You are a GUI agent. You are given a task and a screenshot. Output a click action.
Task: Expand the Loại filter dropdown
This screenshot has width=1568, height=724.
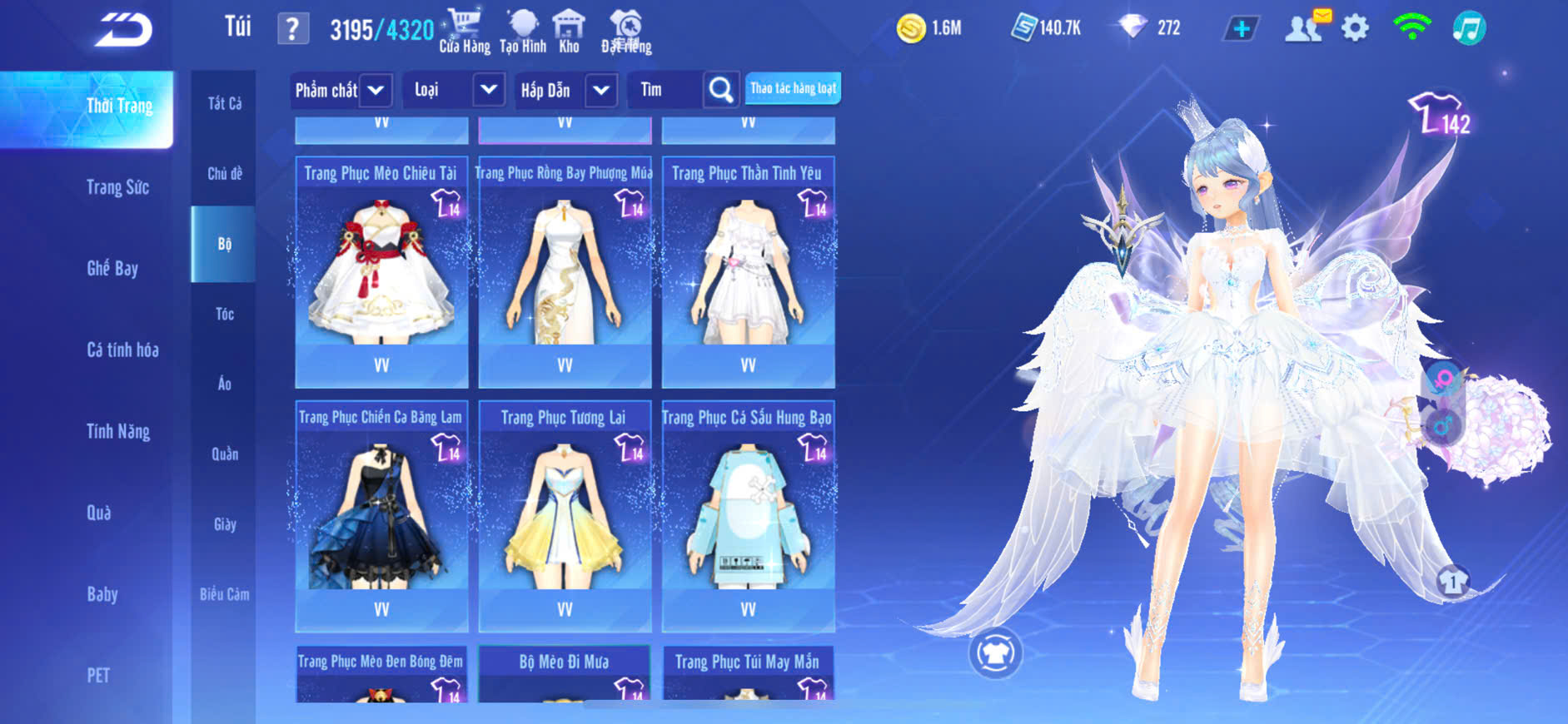click(489, 90)
